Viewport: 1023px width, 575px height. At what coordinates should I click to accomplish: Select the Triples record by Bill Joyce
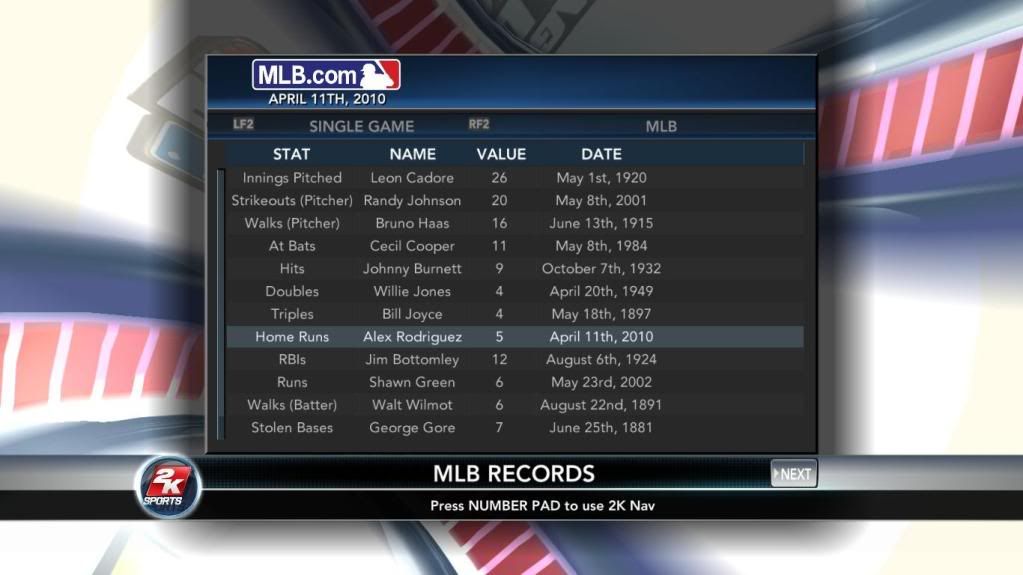(x=514, y=314)
